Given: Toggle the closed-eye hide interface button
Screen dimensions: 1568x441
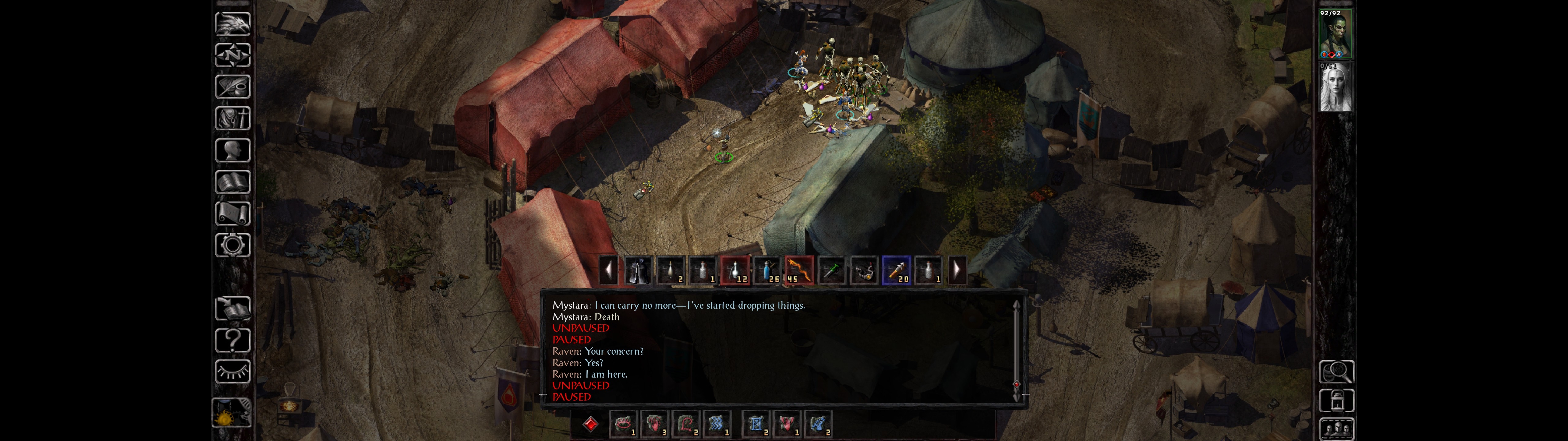Looking at the screenshot, I should [232, 371].
